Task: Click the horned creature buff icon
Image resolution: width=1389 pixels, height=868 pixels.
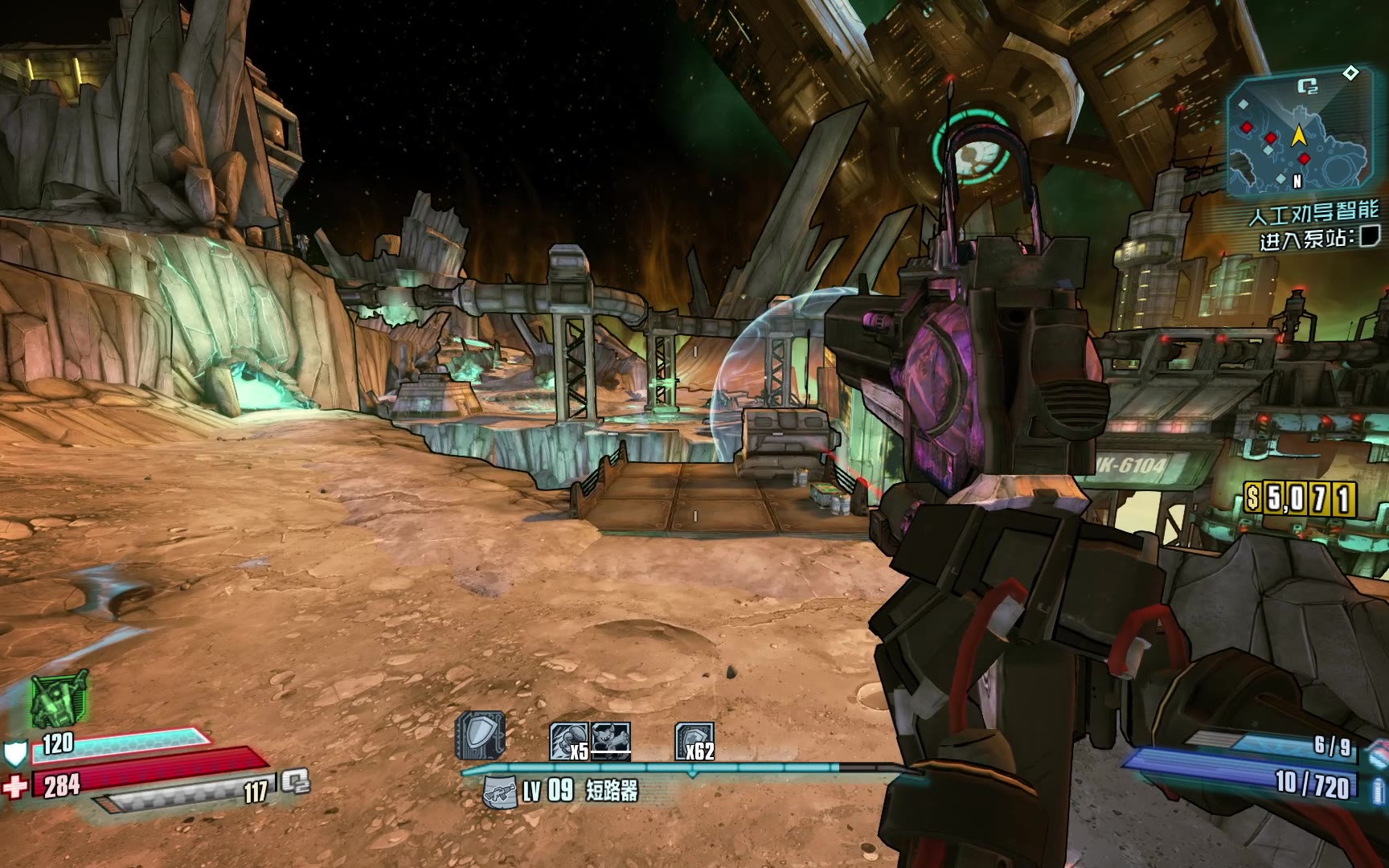Action: [x=611, y=741]
